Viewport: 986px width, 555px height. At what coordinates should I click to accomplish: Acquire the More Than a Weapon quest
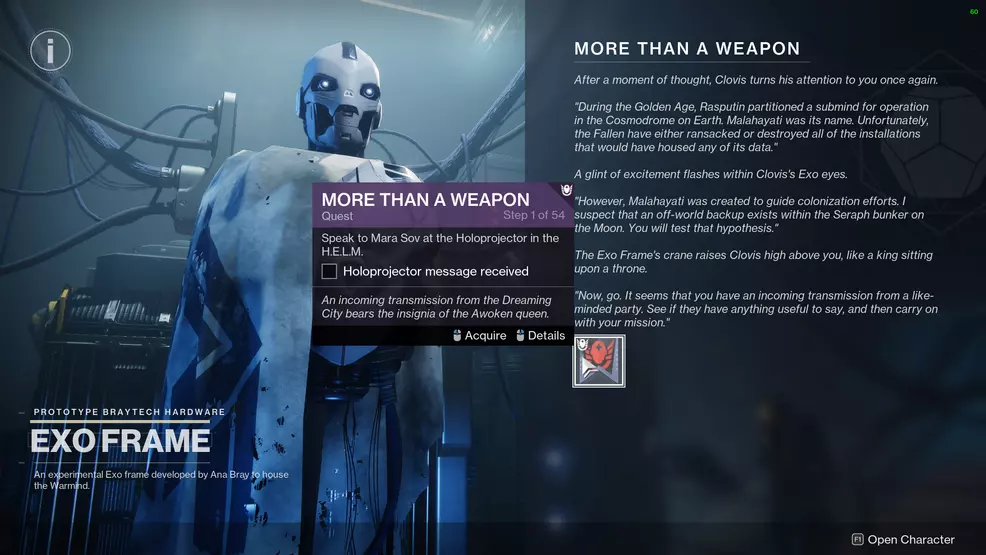(480, 336)
